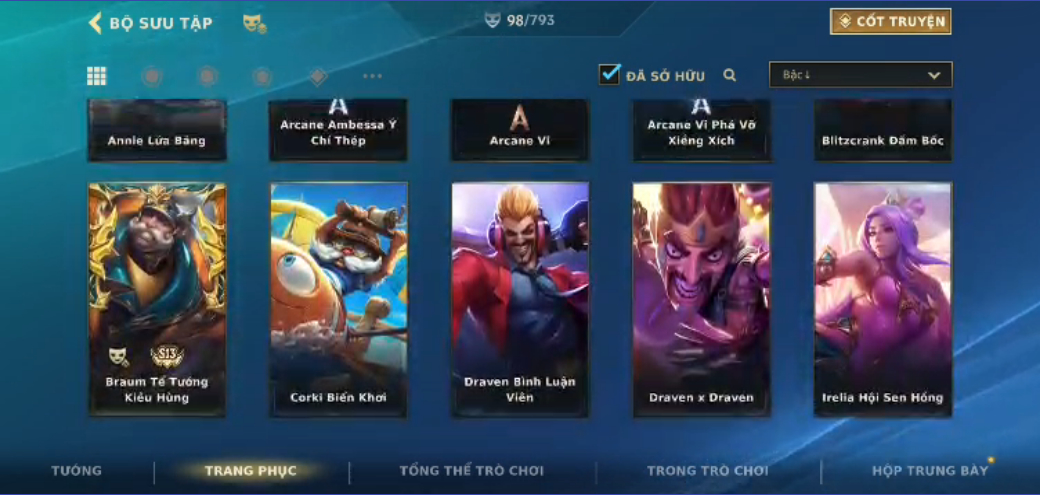Viewport: 1040px width, 495px height.
Task: Go back from Bộ Sưu Tập
Action: click(x=96, y=22)
